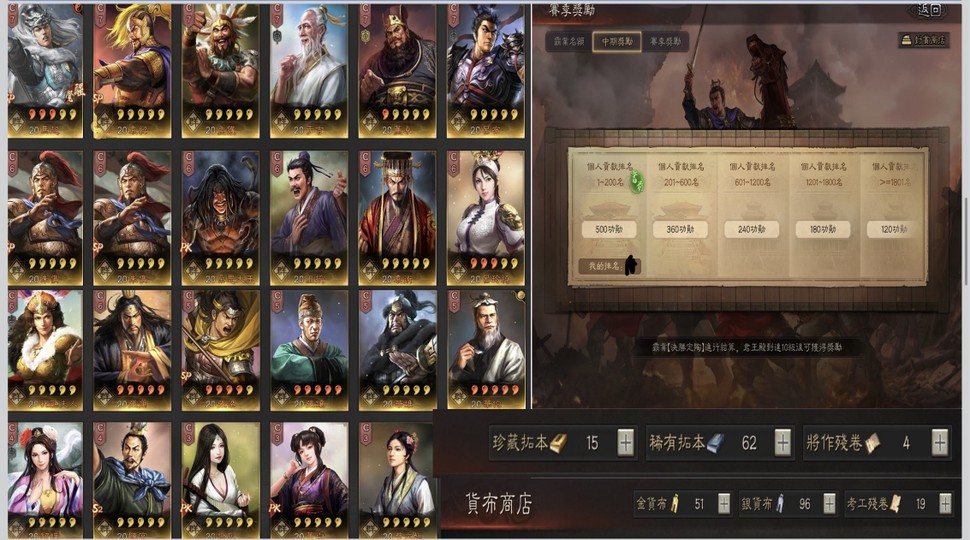The width and height of the screenshot is (970, 540).
Task: Add more 將作殘卷 with its plus button
Action: tap(940, 442)
